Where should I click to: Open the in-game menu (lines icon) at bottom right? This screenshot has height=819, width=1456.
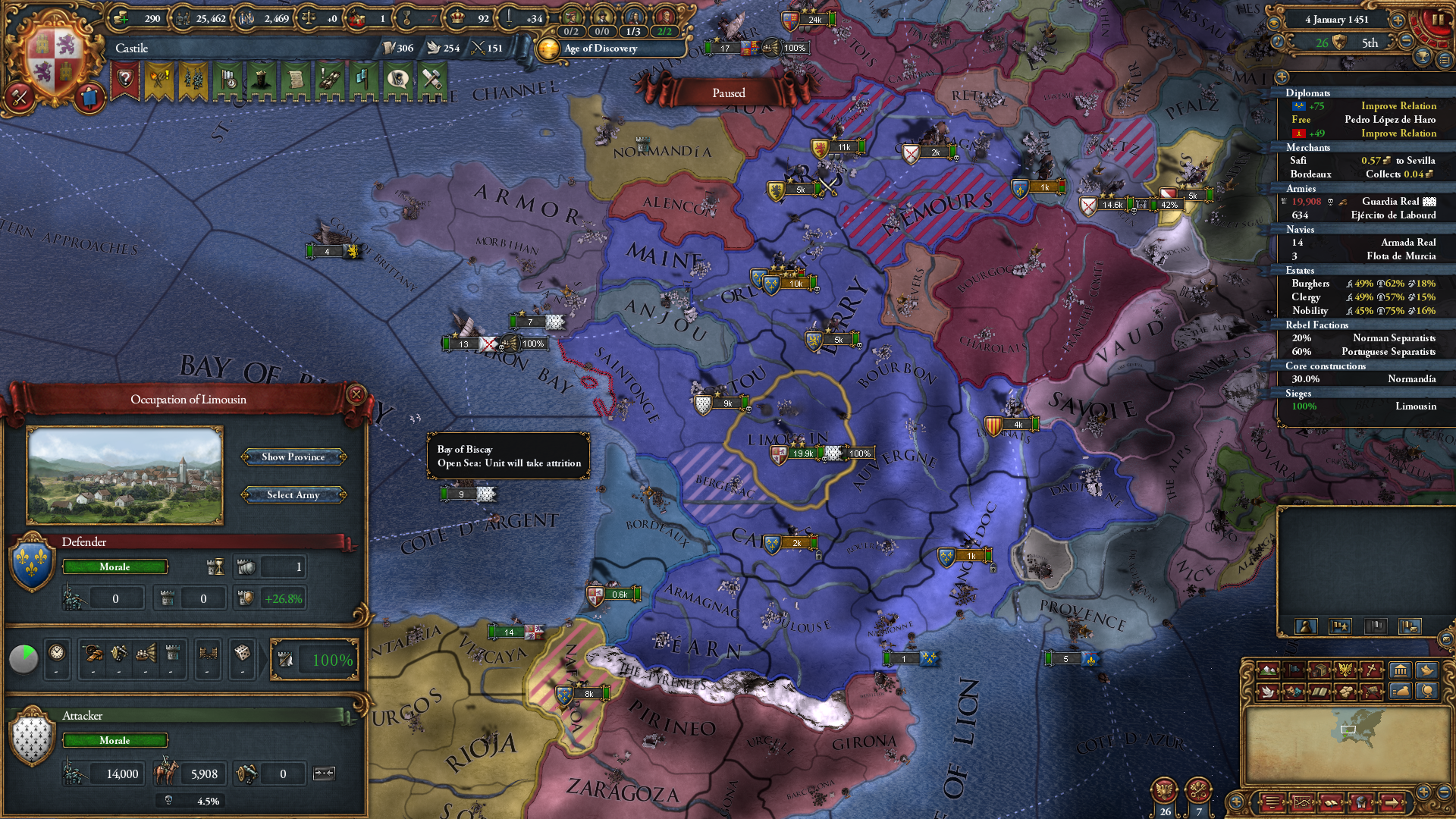click(x=1272, y=803)
